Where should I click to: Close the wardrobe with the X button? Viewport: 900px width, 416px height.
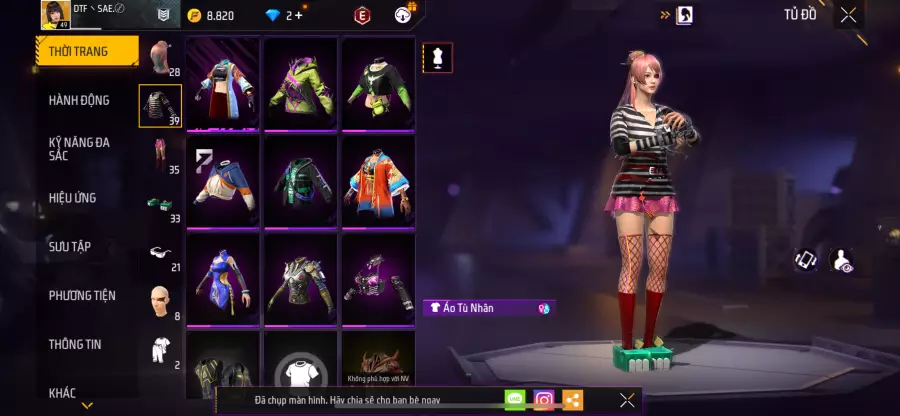click(848, 15)
